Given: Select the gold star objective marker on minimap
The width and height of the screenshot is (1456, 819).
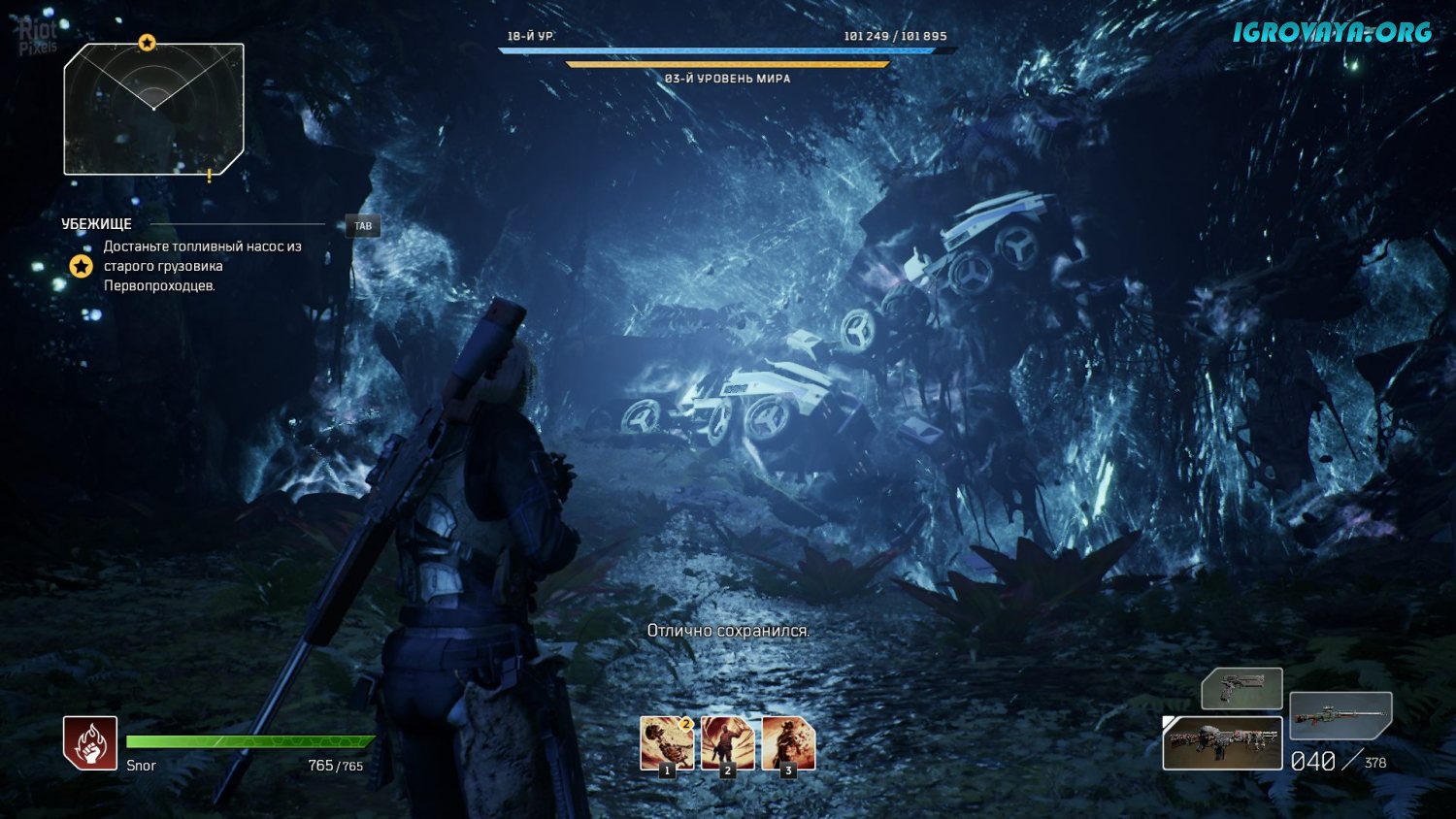Looking at the screenshot, I should (x=147, y=43).
